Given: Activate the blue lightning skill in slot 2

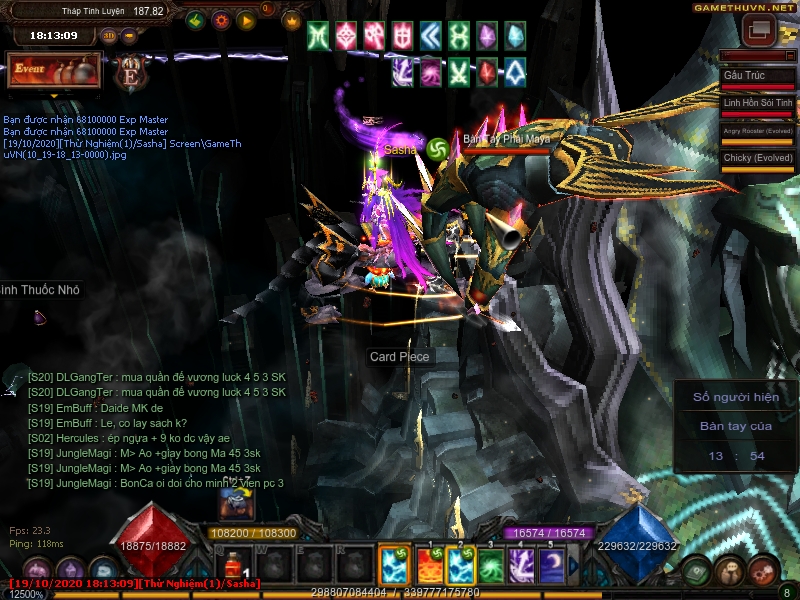Looking at the screenshot, I should 460,566.
